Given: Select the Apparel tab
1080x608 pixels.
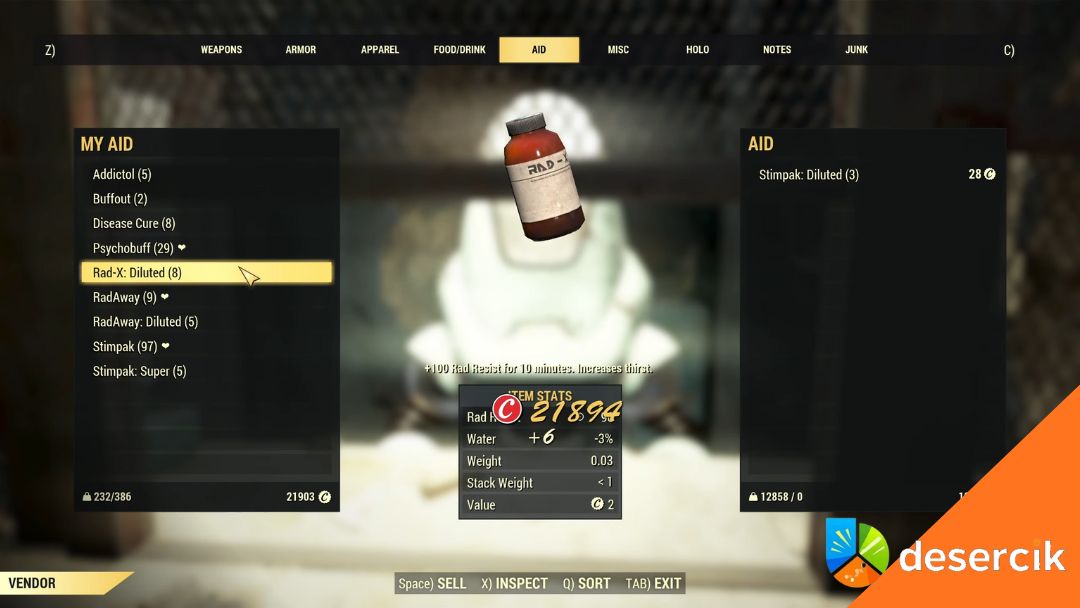Looking at the screenshot, I should tap(380, 50).
